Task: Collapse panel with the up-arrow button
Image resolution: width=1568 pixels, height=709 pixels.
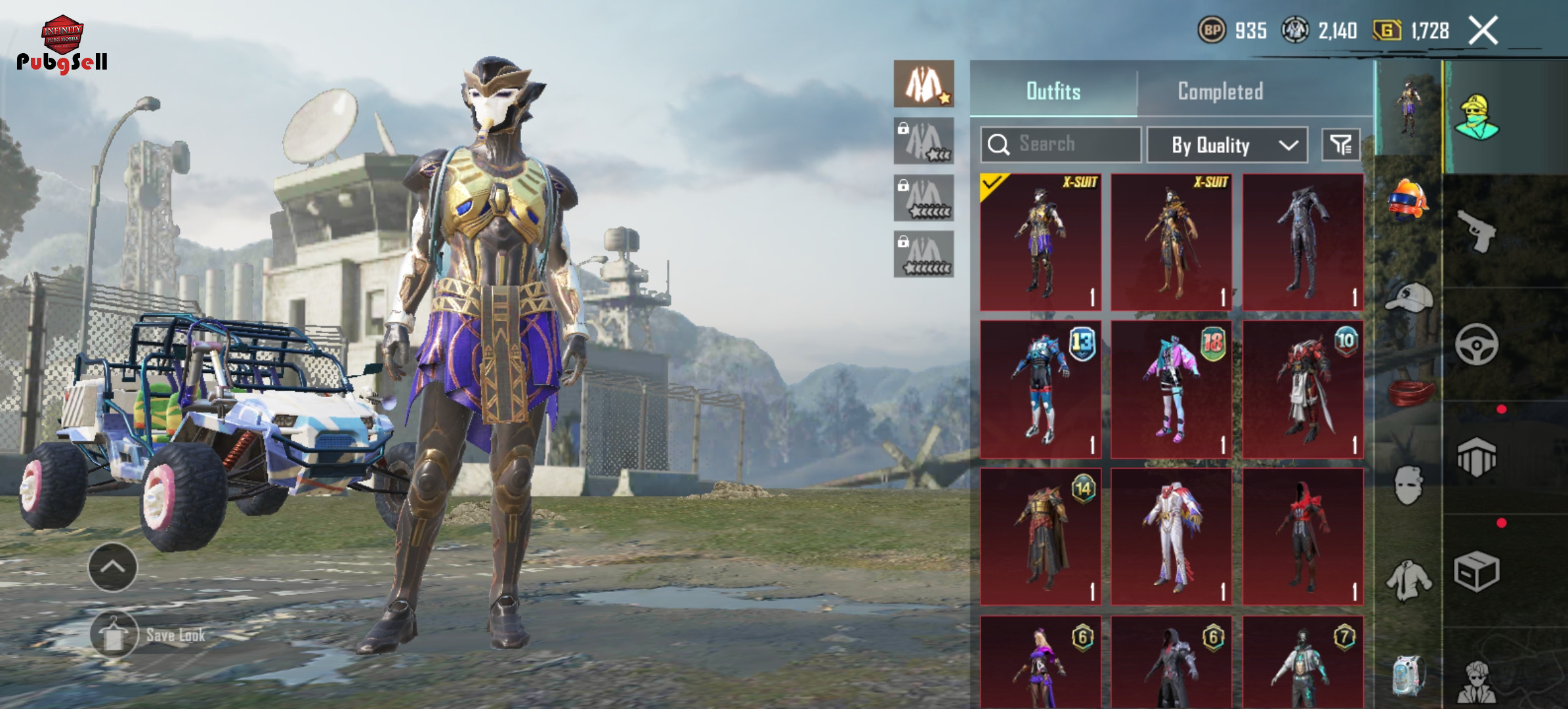Action: (113, 567)
